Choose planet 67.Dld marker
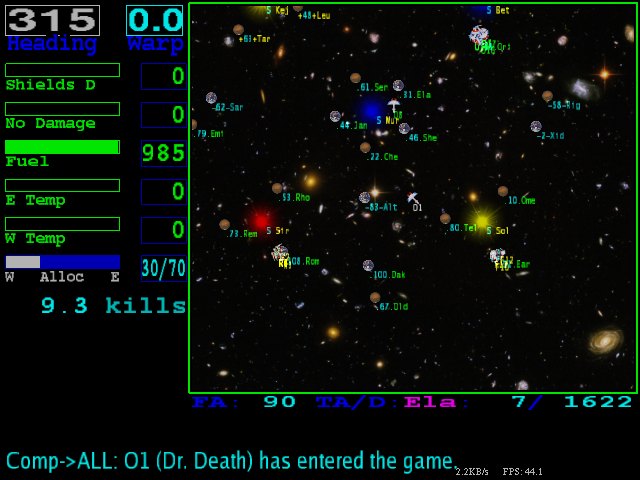Screen dimensions: 640x480 375,297
